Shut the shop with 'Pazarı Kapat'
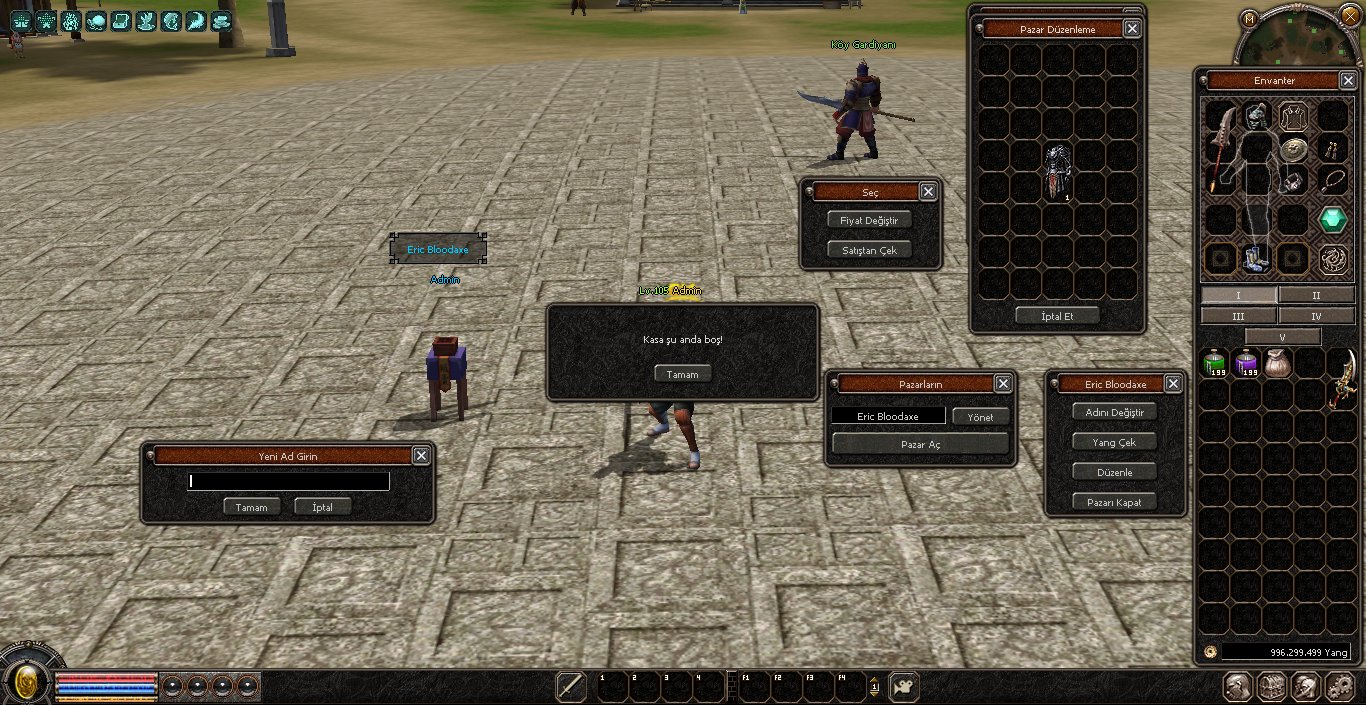Image resolution: width=1366 pixels, height=705 pixels. point(1114,502)
